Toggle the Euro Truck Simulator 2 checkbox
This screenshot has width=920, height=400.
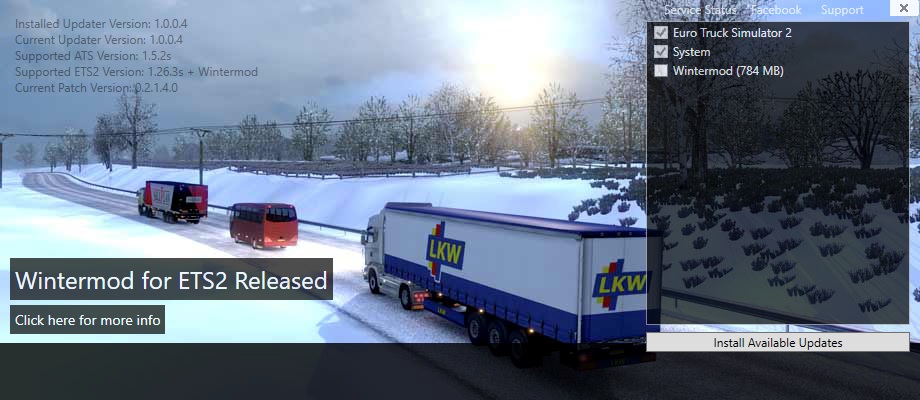[x=661, y=33]
